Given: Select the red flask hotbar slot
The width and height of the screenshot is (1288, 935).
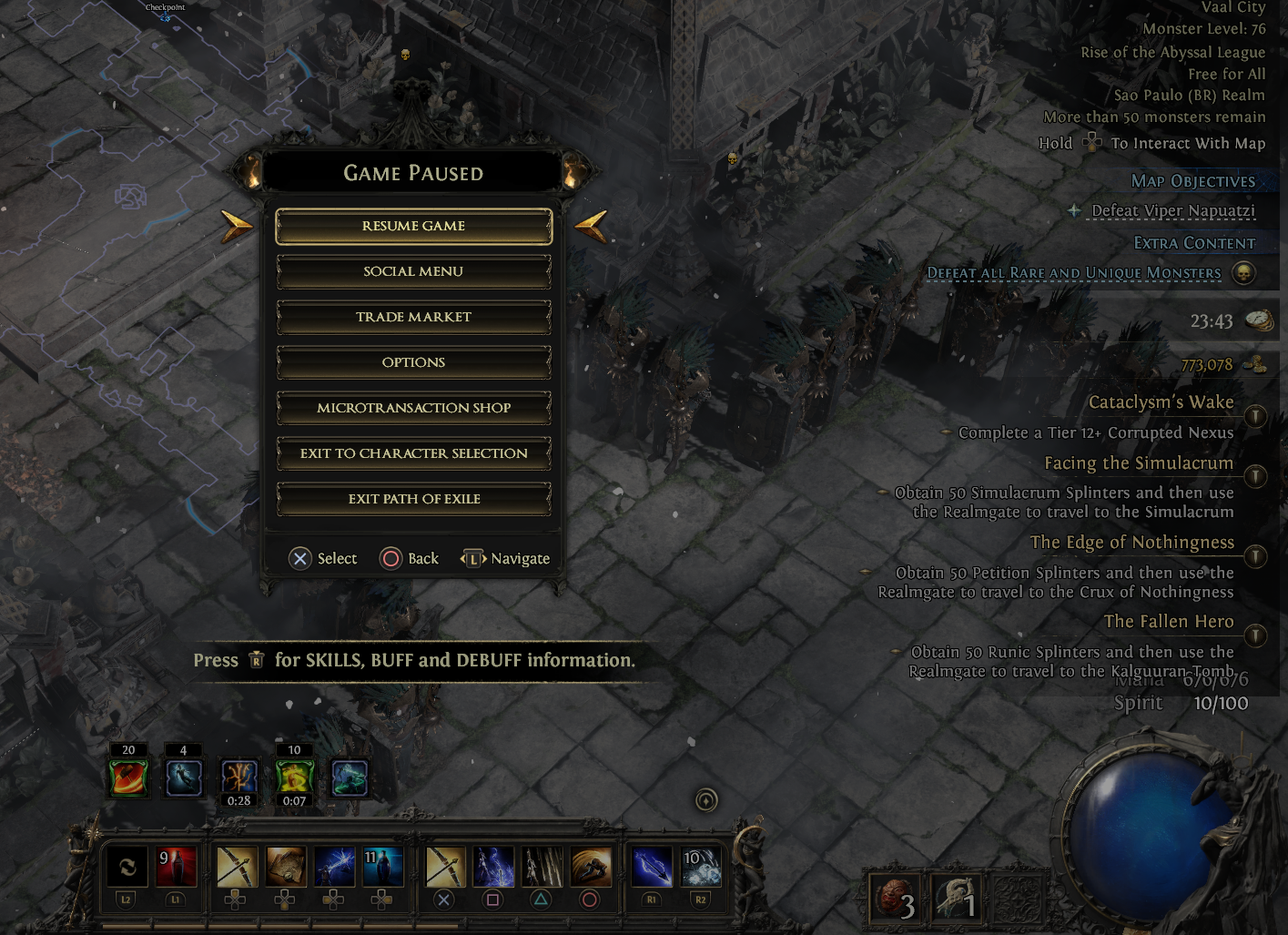Looking at the screenshot, I should click(x=177, y=867).
